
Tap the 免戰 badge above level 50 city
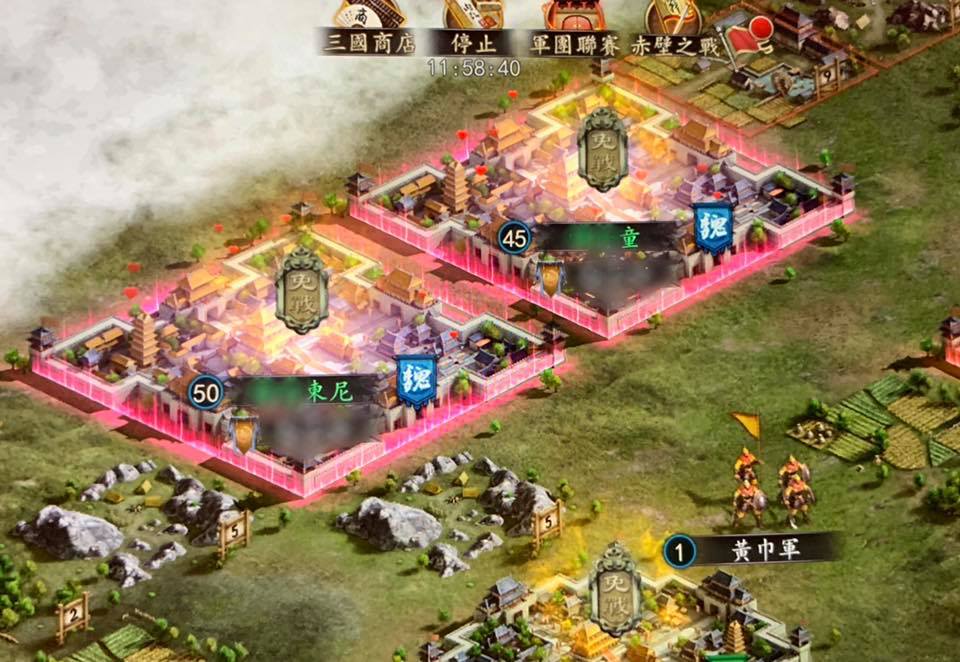click(x=301, y=290)
